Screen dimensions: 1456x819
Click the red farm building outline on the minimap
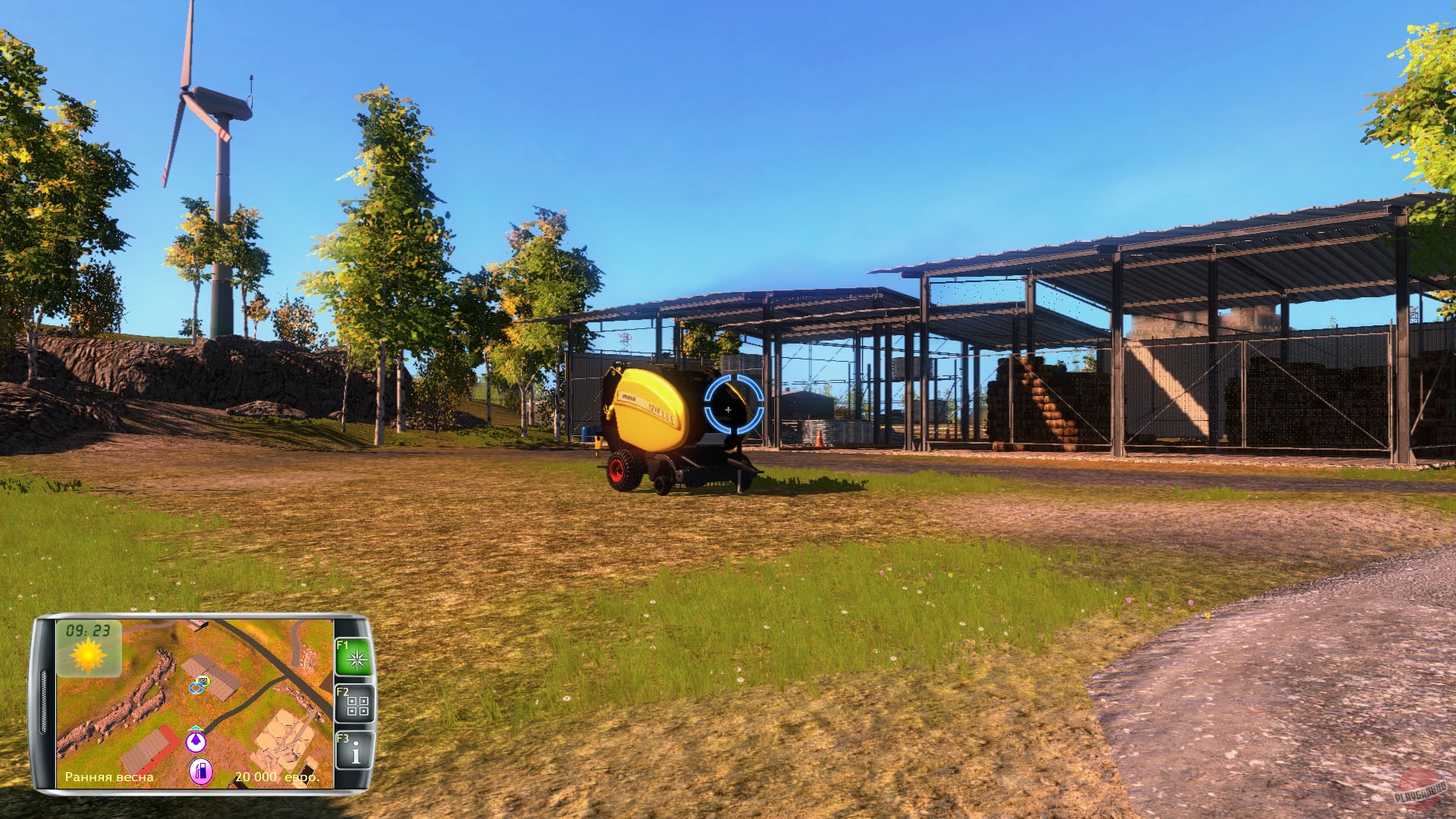click(x=146, y=748)
